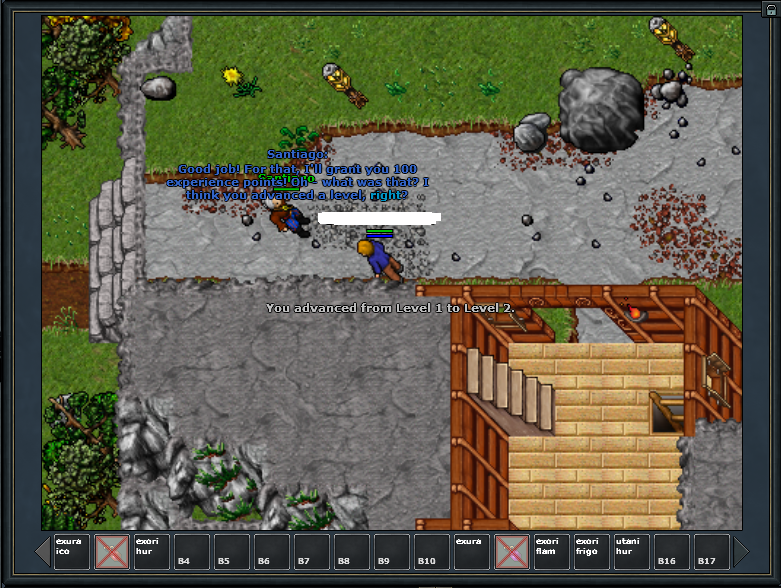Viewport: 781px width, 588px height.
Task: Toggle the padlock lock icon
Action: tap(770, 6)
